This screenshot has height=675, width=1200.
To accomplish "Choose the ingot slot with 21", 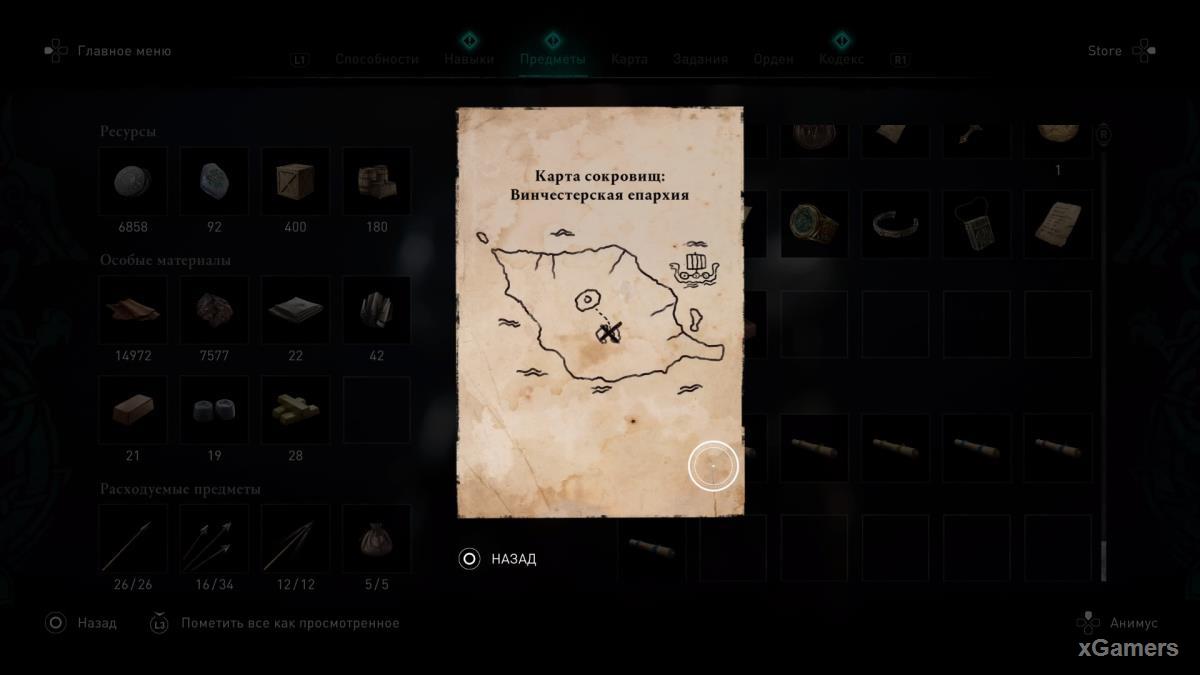I will (x=133, y=410).
